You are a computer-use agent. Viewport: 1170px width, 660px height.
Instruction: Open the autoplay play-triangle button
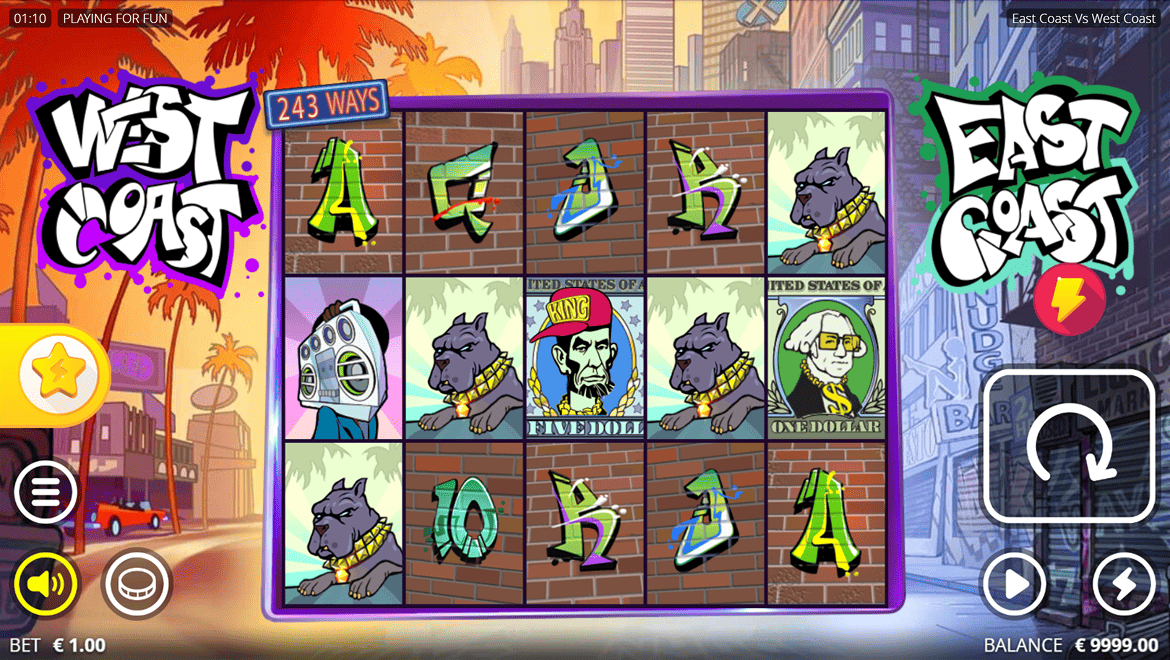pyautogui.click(x=1014, y=584)
